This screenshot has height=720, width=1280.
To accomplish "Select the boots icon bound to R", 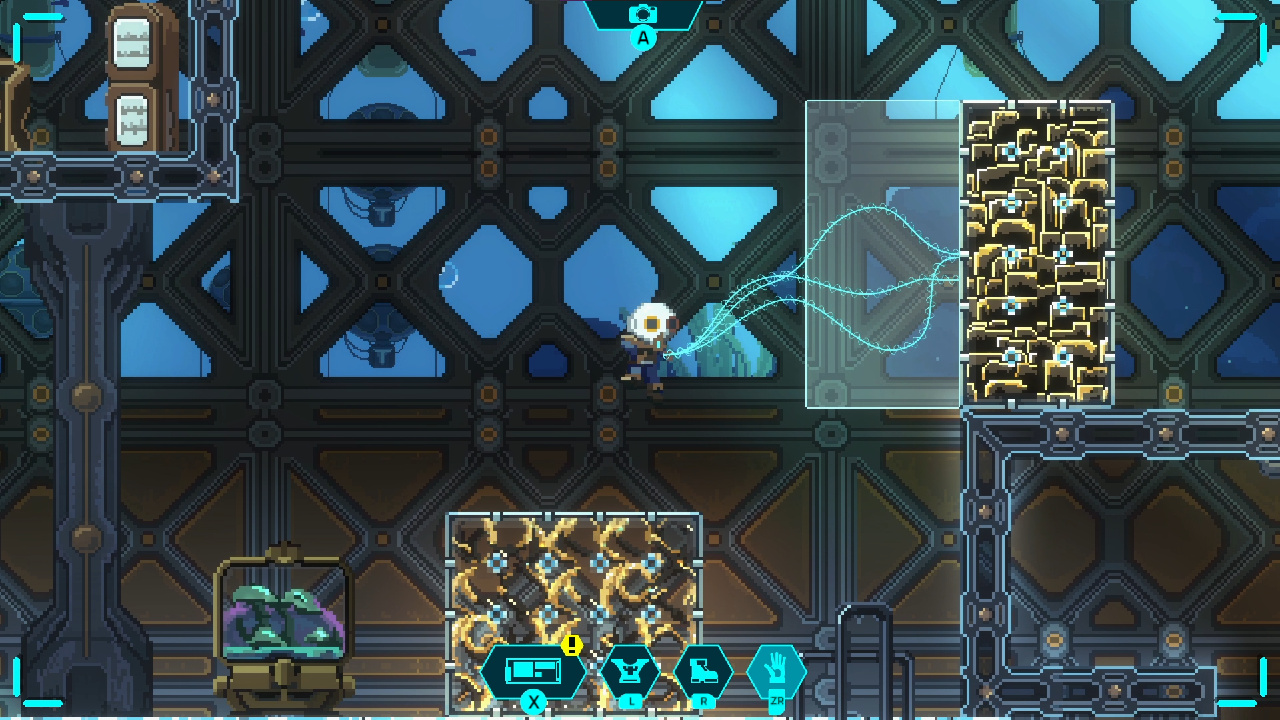I will point(703,671).
